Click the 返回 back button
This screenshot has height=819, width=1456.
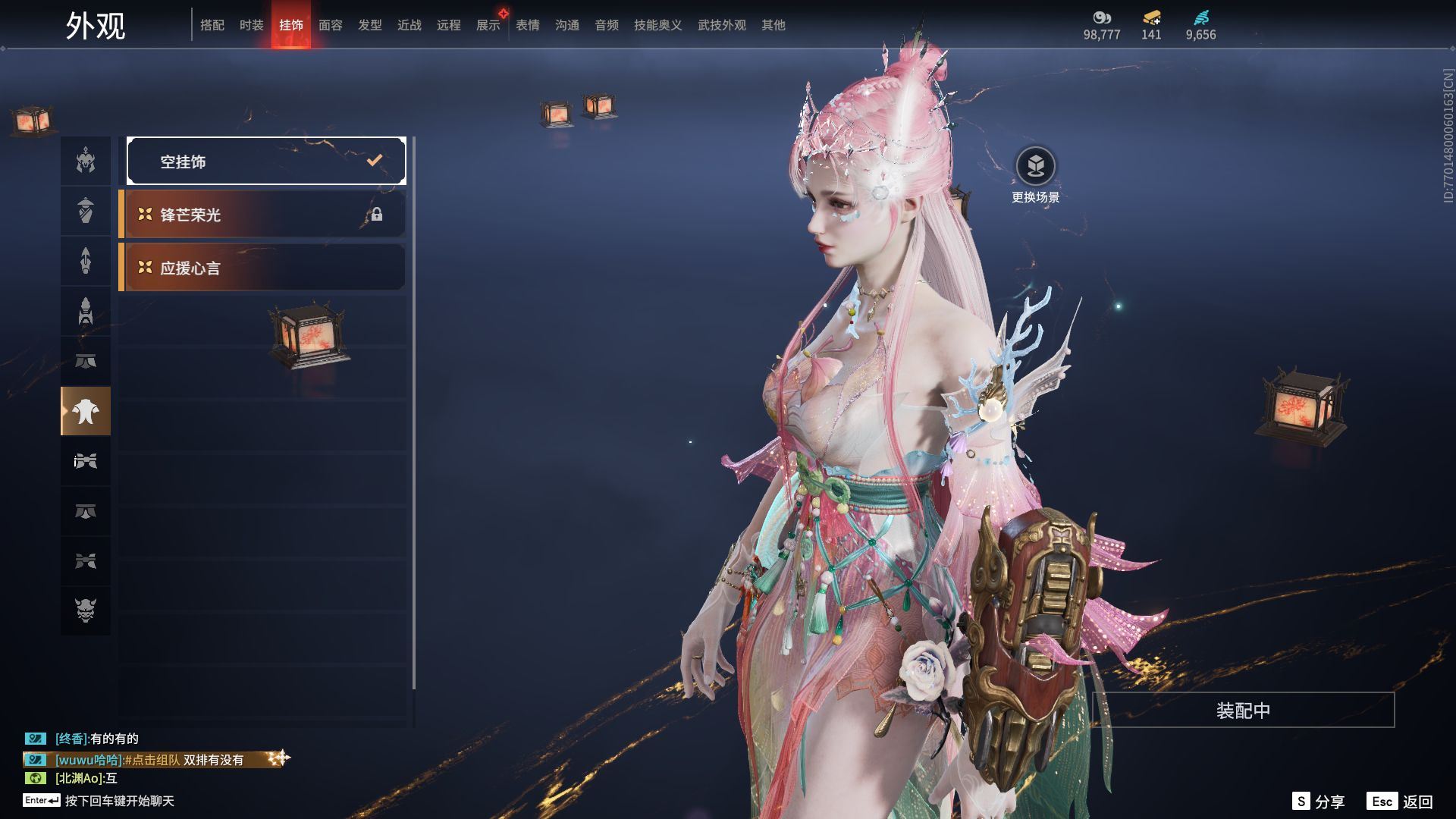point(1401,802)
